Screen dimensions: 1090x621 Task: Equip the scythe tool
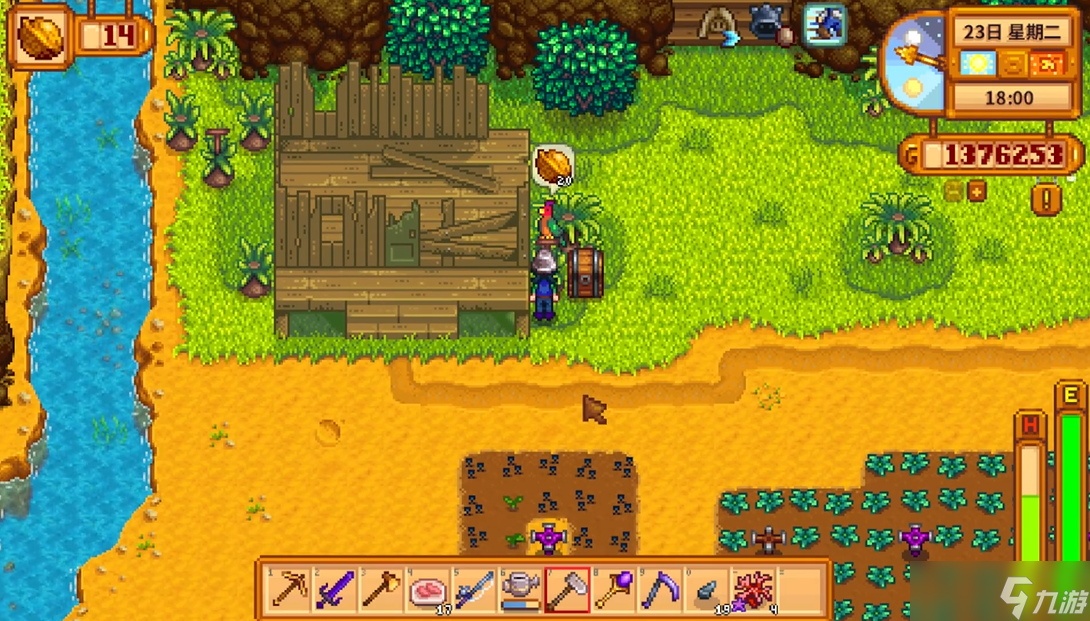point(661,589)
